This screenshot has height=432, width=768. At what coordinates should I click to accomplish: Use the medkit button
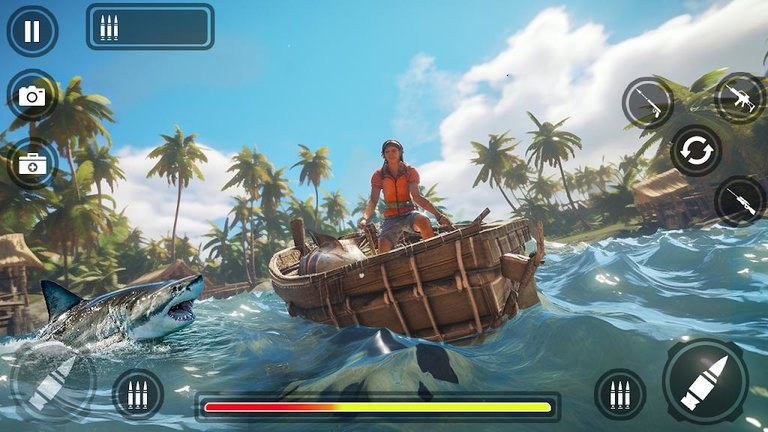[x=32, y=162]
